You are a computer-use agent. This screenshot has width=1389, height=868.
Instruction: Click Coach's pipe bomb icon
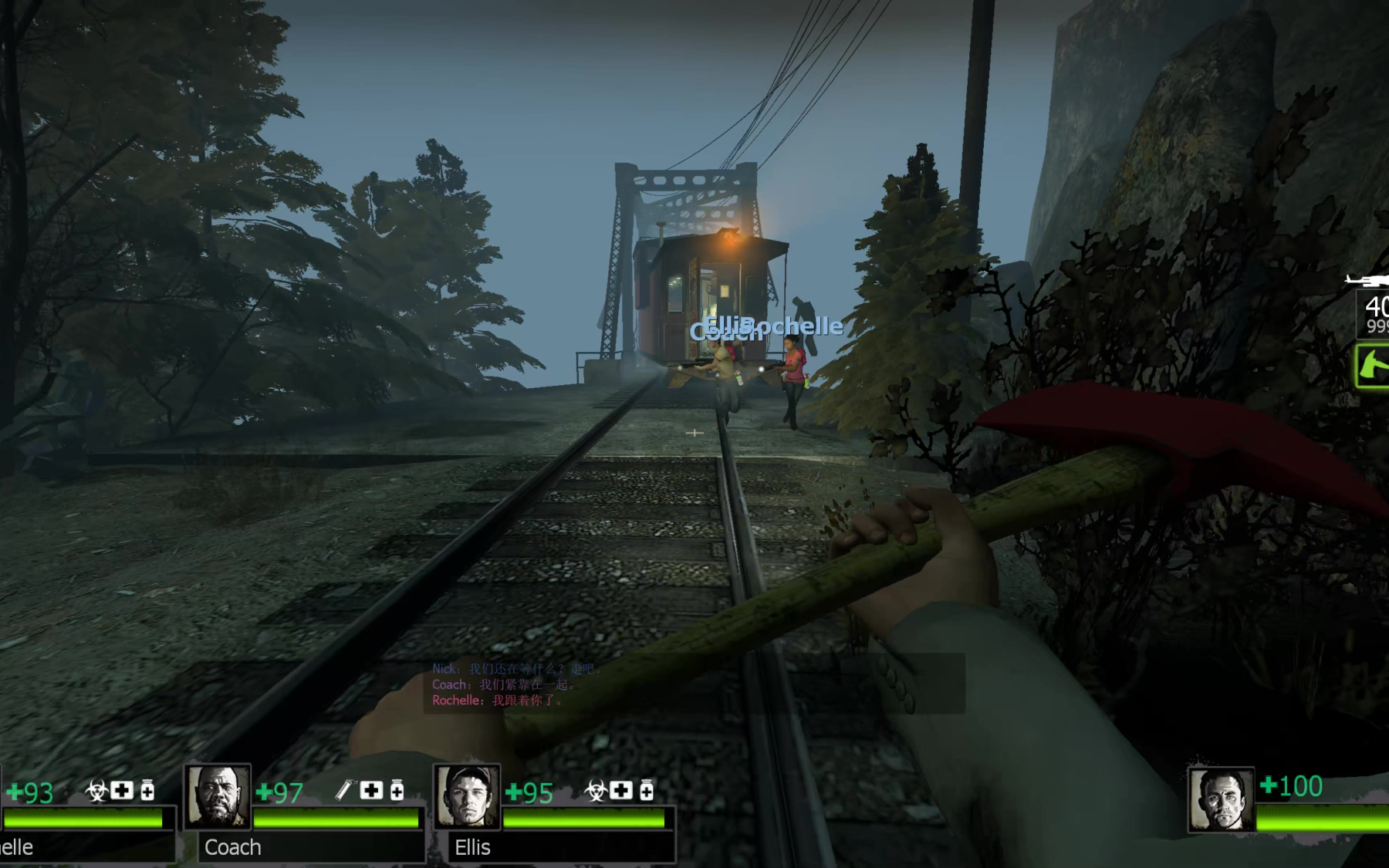(x=344, y=790)
